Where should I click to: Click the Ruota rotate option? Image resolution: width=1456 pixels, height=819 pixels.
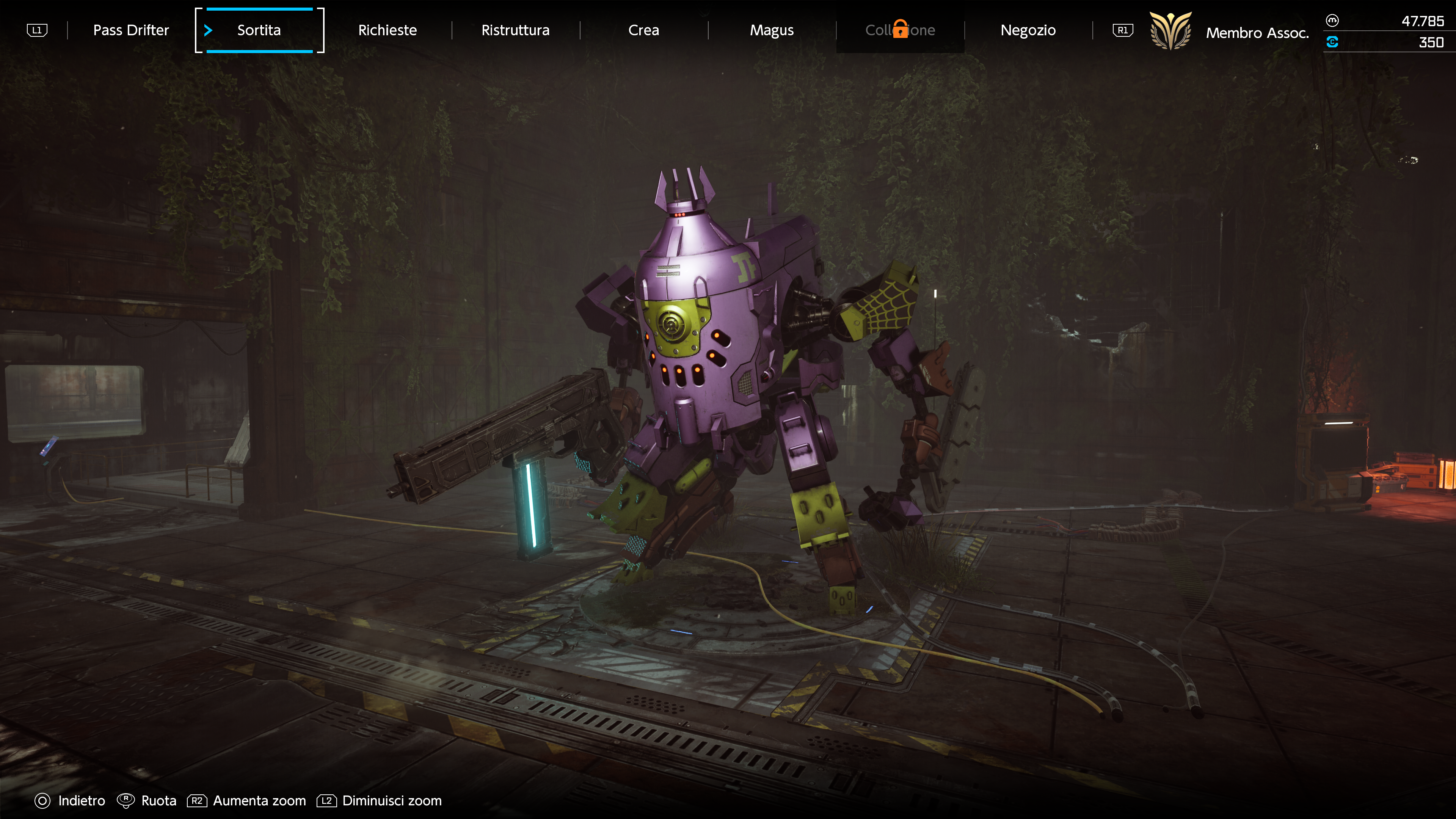pos(147,800)
